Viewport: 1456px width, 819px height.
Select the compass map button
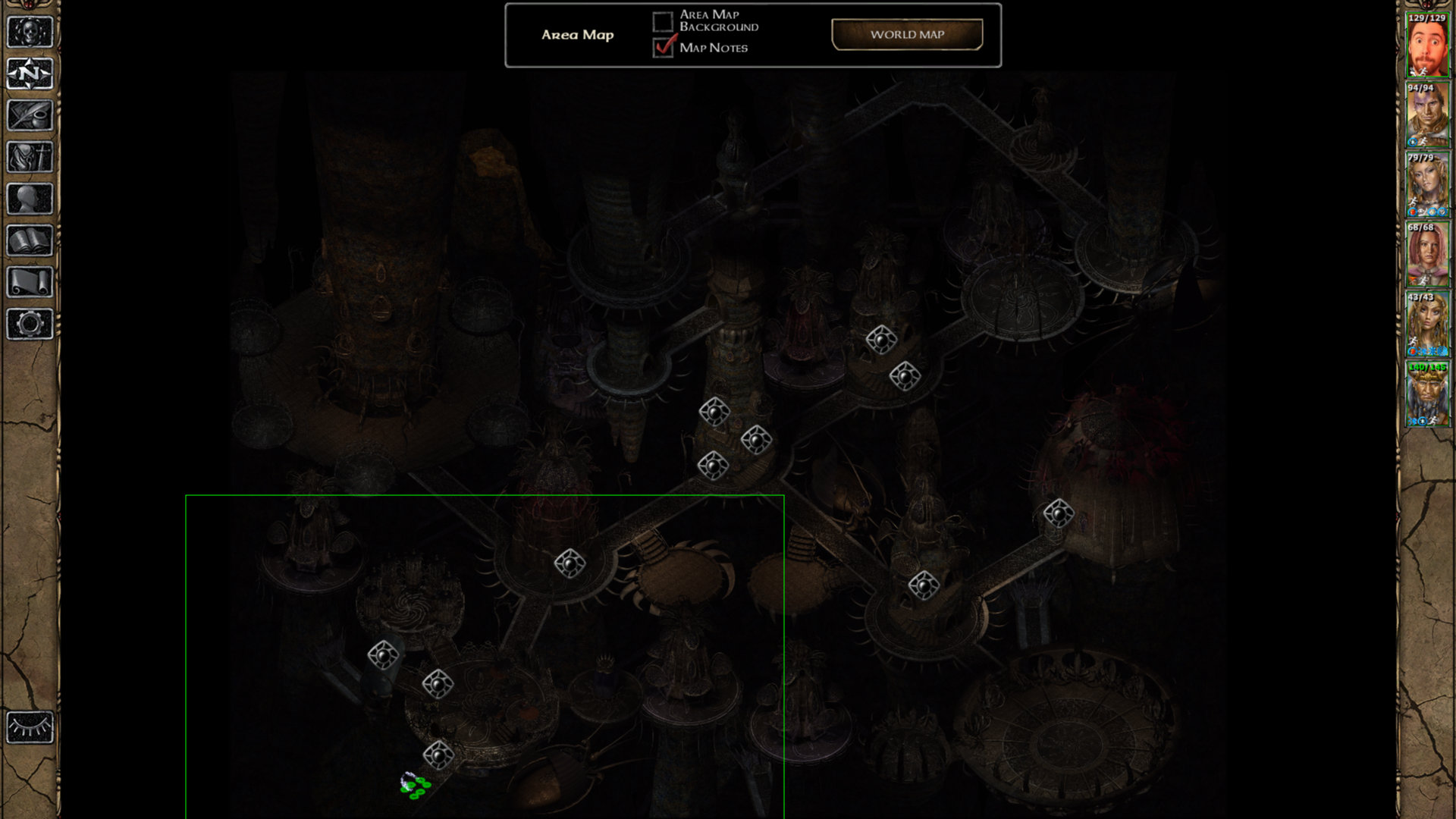pyautogui.click(x=30, y=74)
